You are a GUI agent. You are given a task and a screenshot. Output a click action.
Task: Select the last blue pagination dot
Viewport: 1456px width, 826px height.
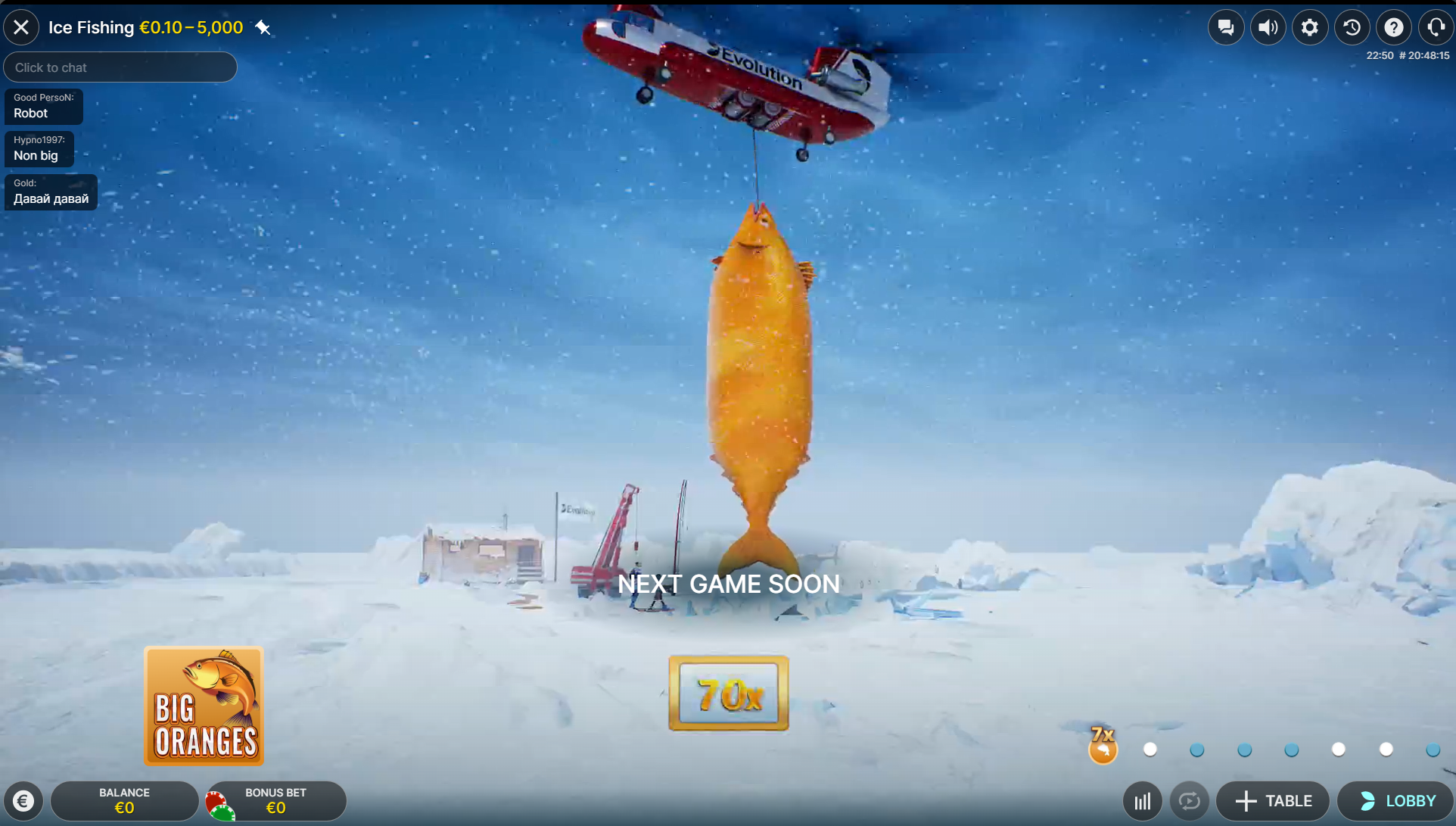click(x=1433, y=750)
